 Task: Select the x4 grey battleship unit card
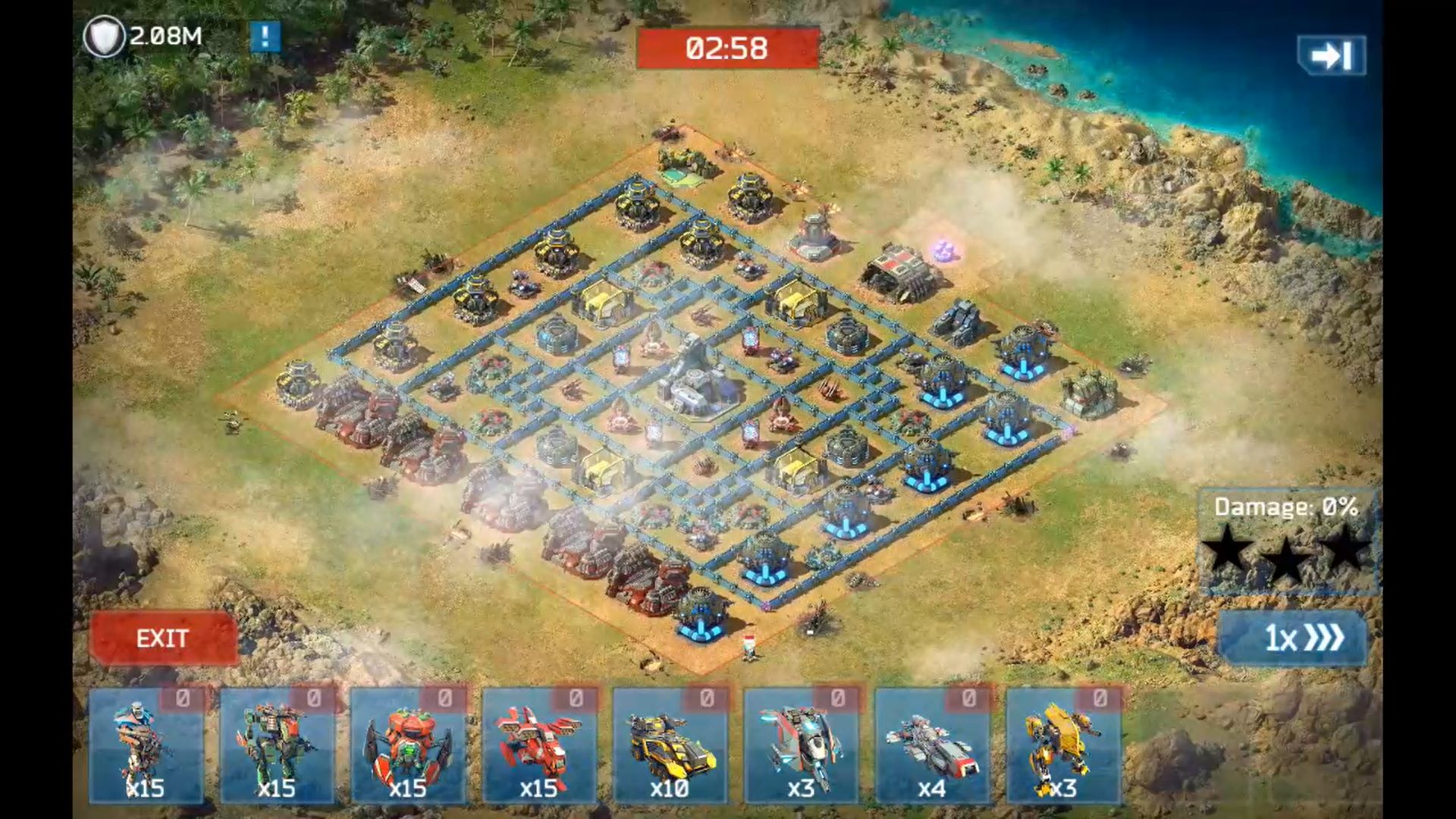pyautogui.click(x=932, y=745)
